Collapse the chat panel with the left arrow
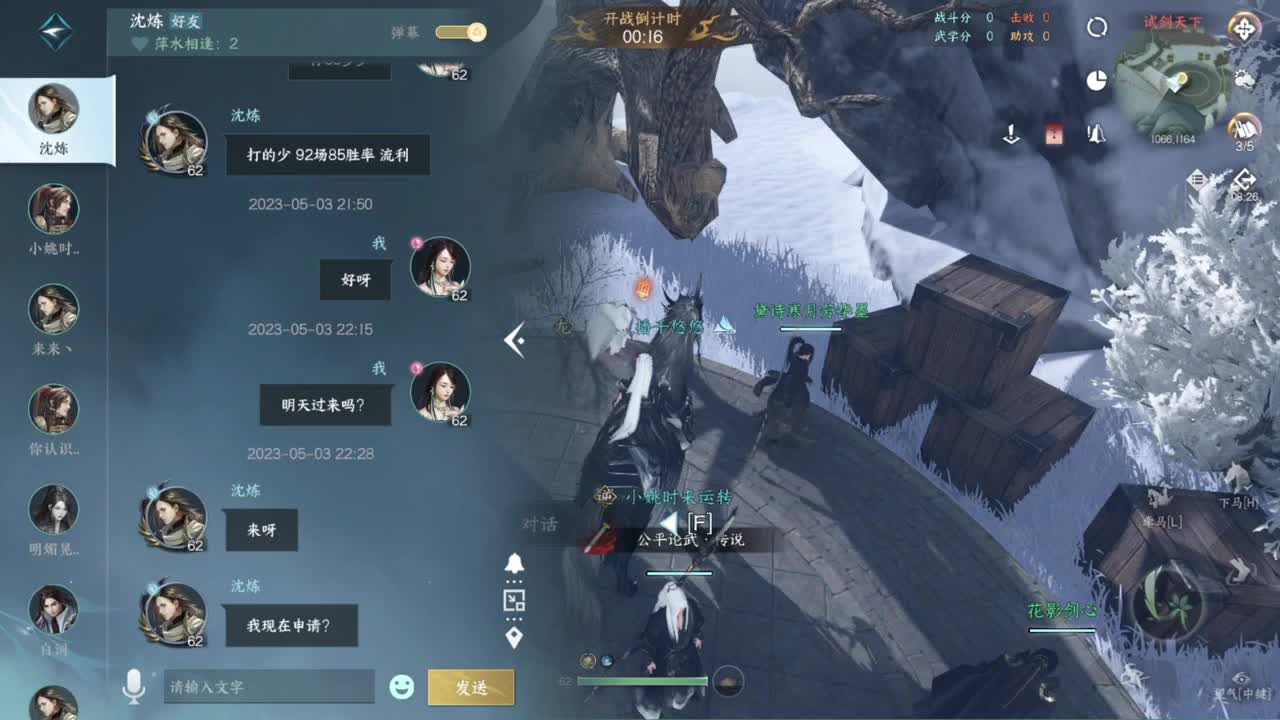The image size is (1280, 720). tap(517, 340)
